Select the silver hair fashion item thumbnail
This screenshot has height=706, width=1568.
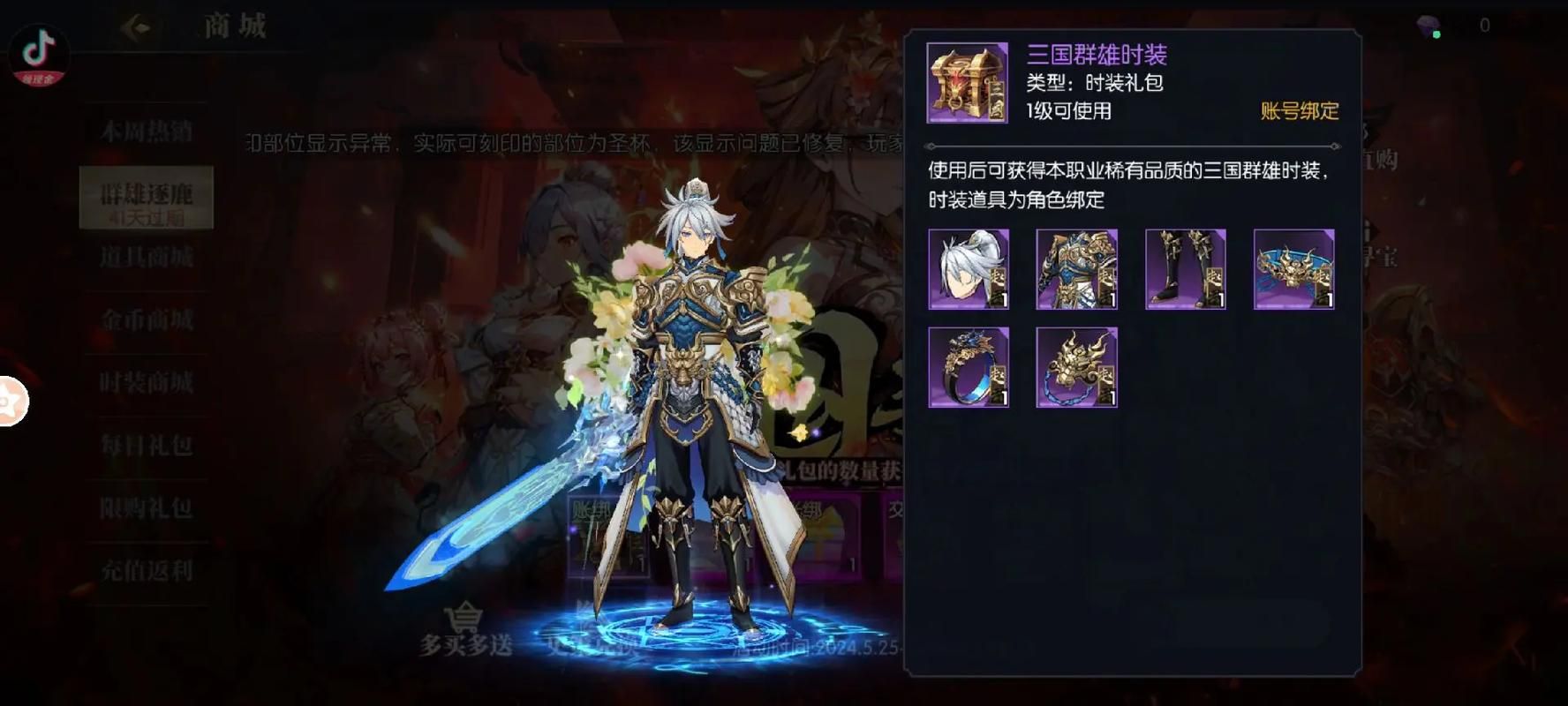click(x=969, y=269)
